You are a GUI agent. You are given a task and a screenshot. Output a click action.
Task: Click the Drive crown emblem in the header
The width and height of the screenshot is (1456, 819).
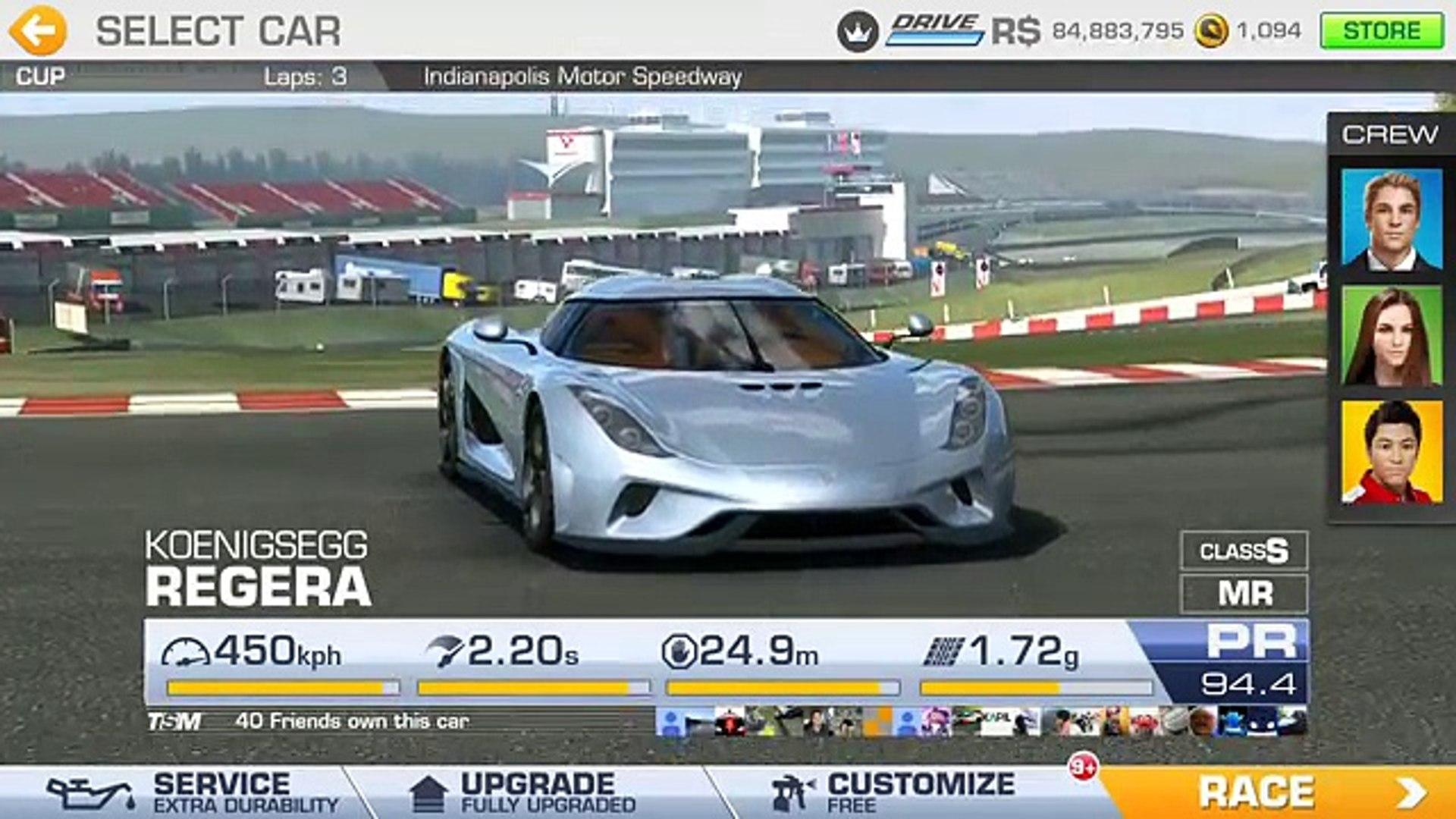click(x=858, y=30)
